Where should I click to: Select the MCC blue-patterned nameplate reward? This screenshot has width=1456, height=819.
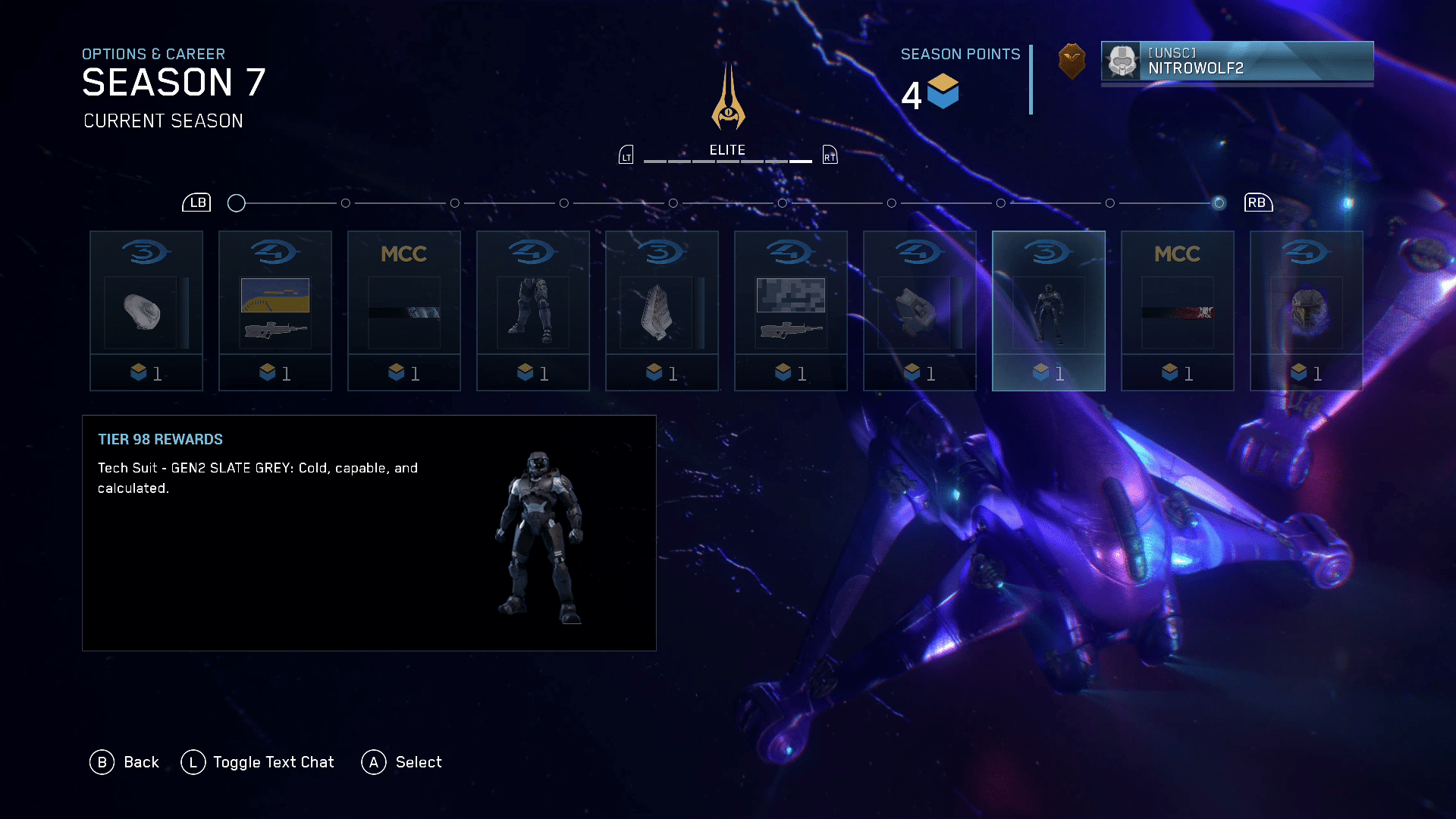(404, 311)
